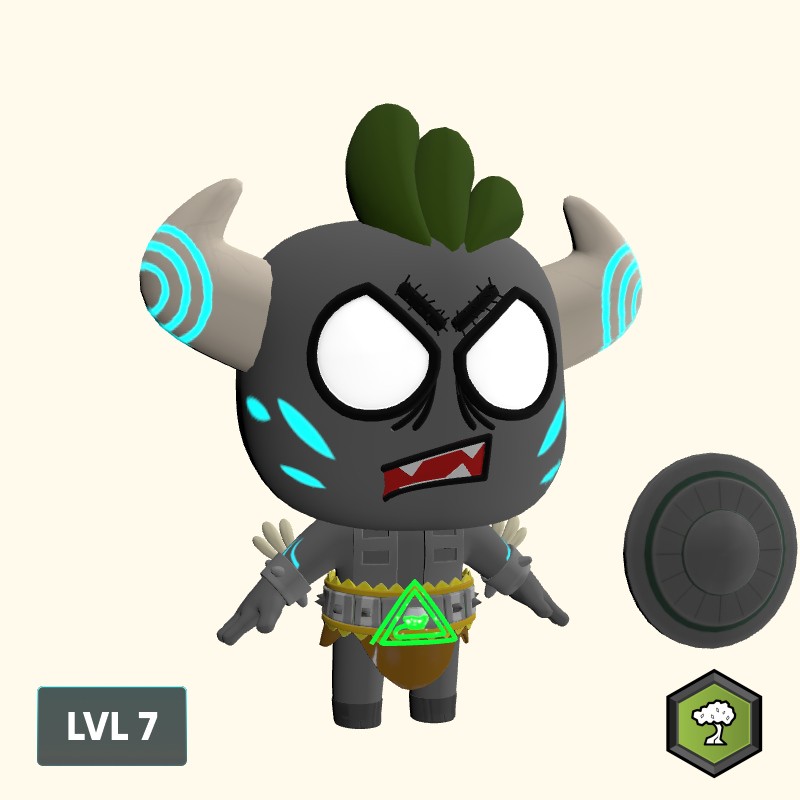Click the LVL 7 level badge
Screen dimensions: 800x800
pyautogui.click(x=112, y=726)
